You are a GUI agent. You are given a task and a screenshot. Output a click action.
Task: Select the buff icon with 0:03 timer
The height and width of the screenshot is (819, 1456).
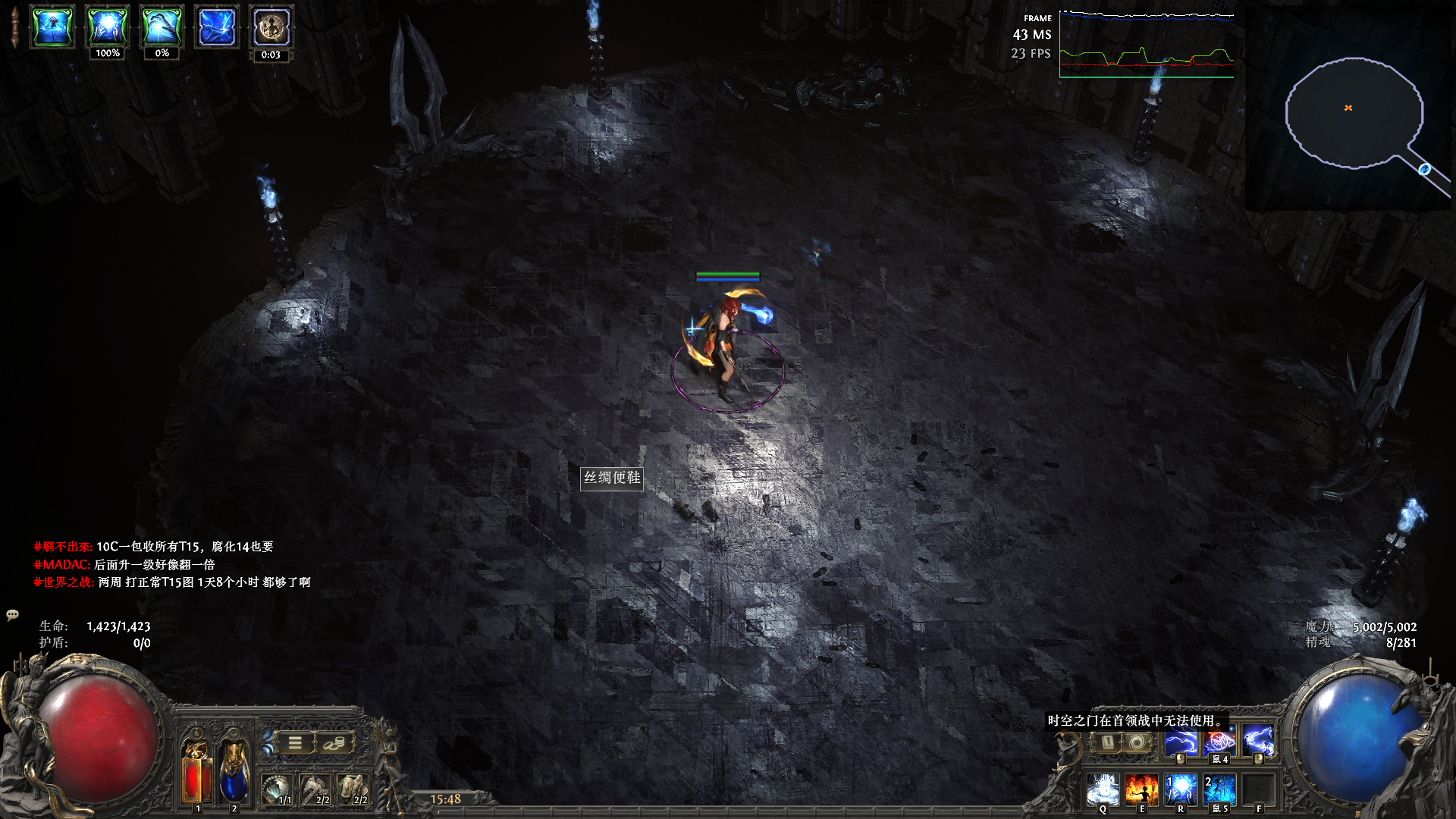[x=271, y=27]
